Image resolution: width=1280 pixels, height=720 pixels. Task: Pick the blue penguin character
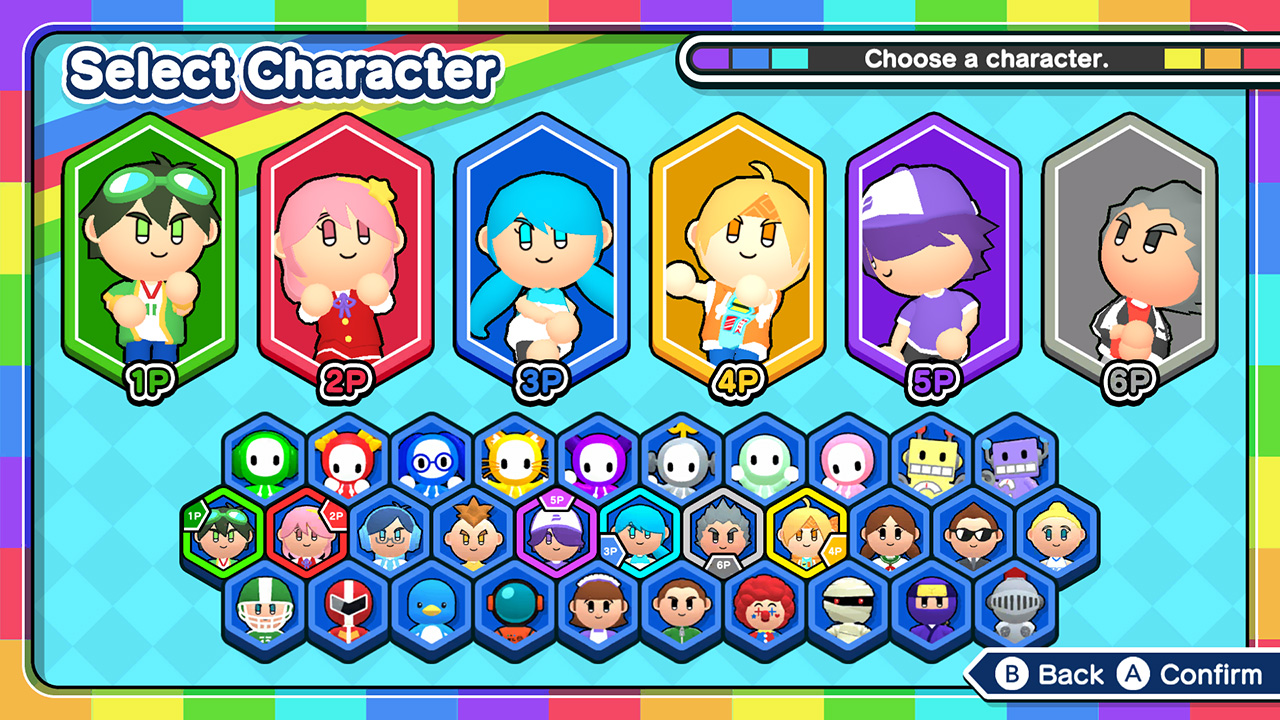[x=431, y=607]
